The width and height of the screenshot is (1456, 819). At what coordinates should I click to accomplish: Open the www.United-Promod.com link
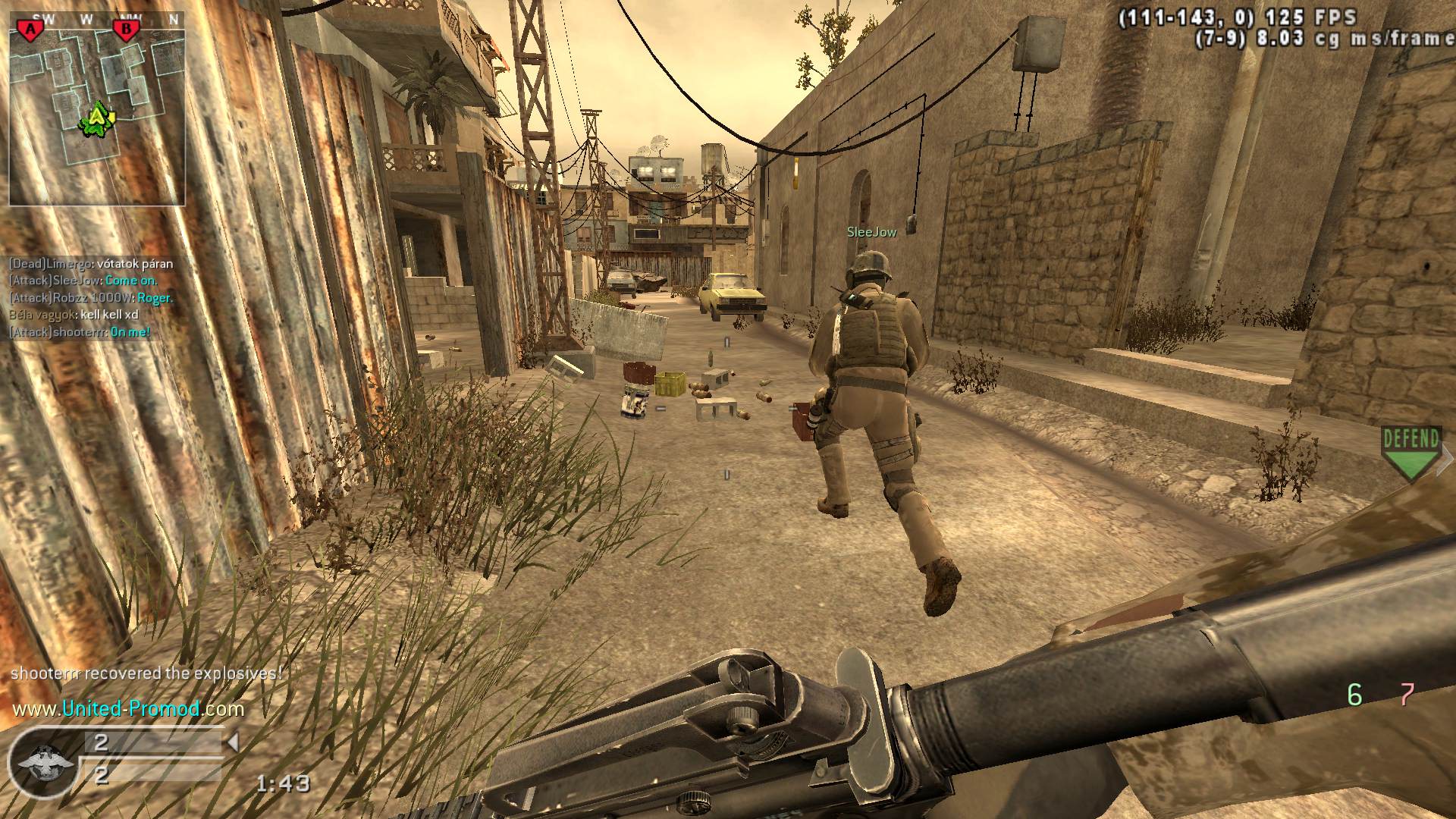coord(128,709)
